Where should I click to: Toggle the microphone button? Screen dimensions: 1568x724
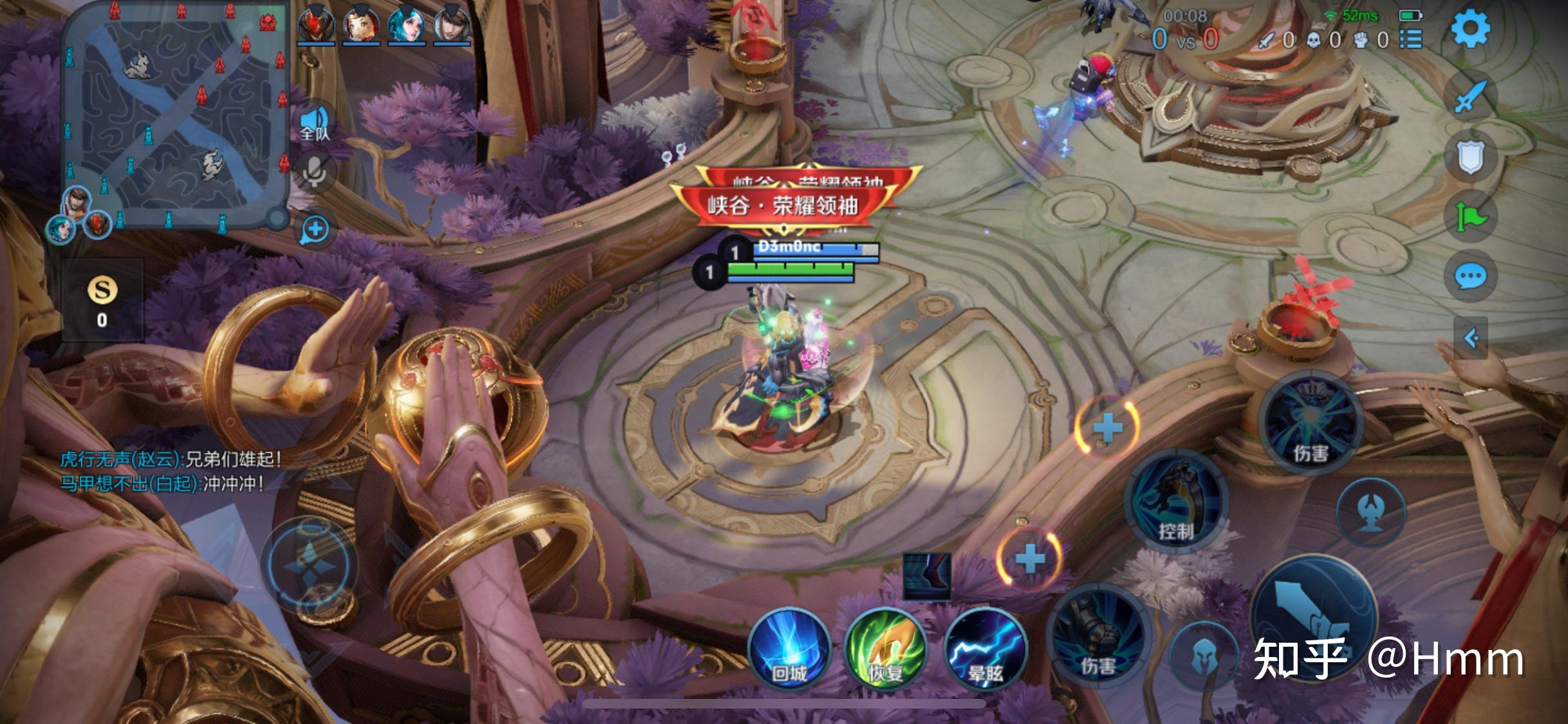[314, 171]
